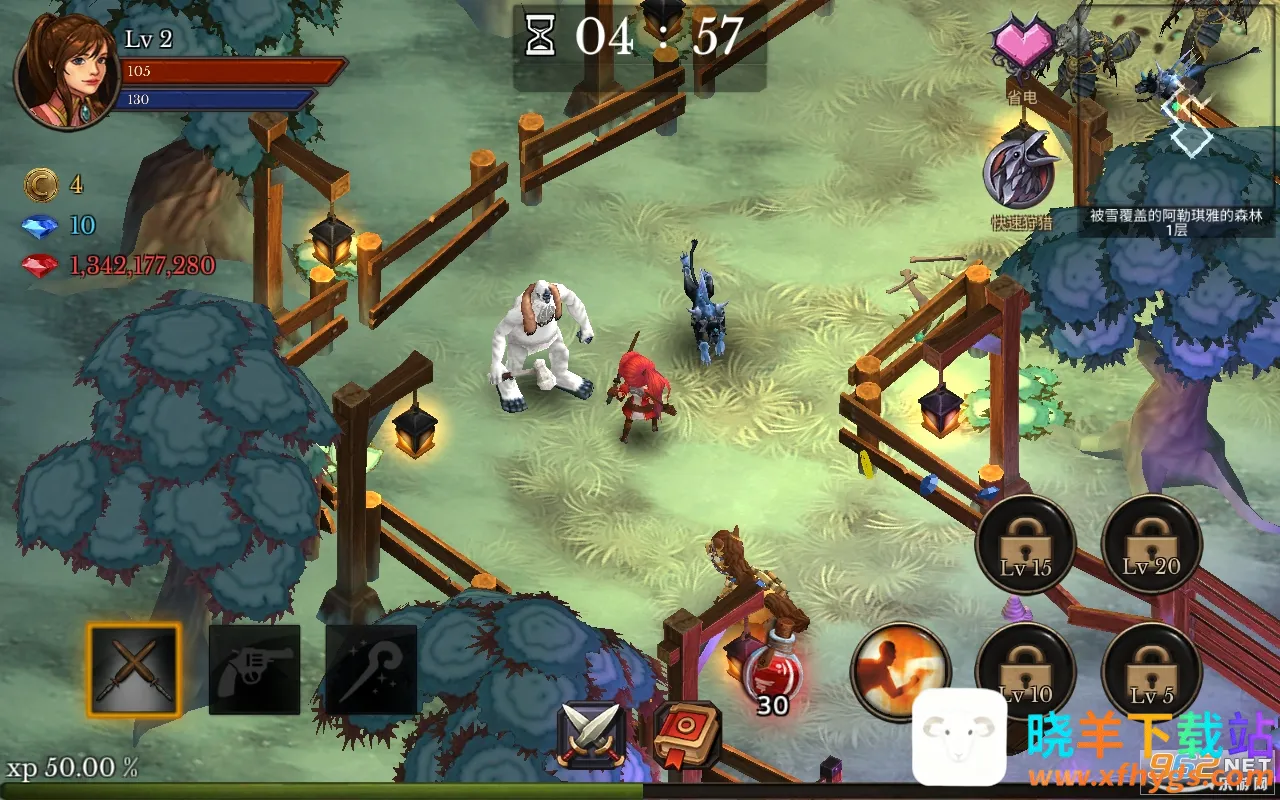Open the red spellbook menu
The width and height of the screenshot is (1280, 800).
click(687, 735)
